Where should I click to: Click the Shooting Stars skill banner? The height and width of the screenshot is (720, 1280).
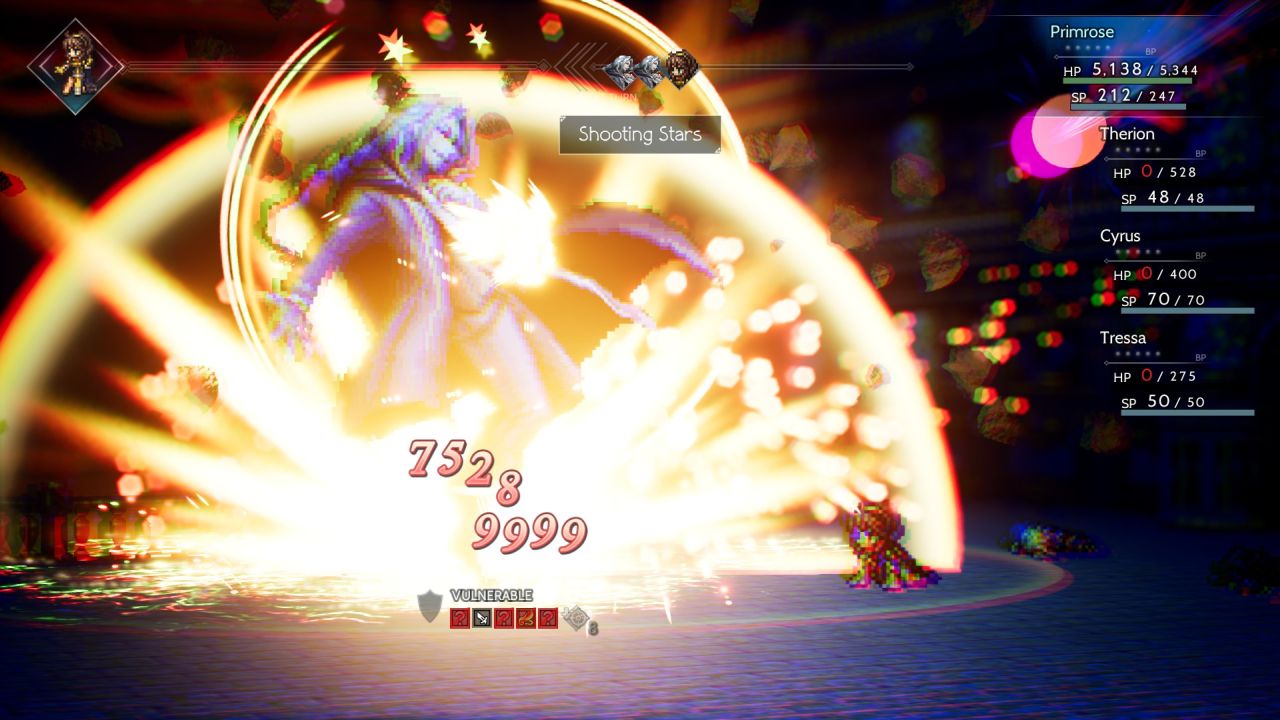tap(640, 134)
